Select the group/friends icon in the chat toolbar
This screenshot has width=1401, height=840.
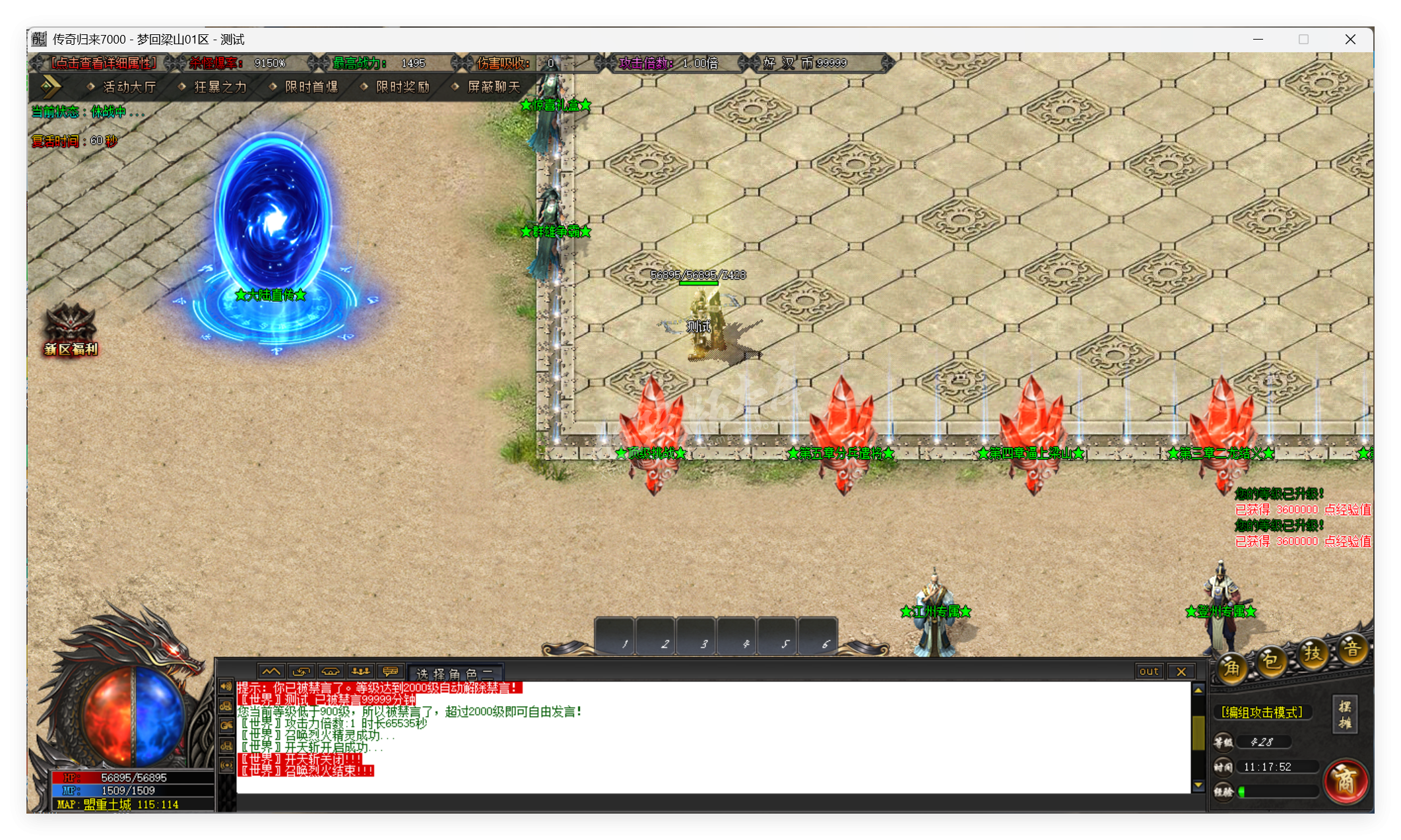pos(360,671)
